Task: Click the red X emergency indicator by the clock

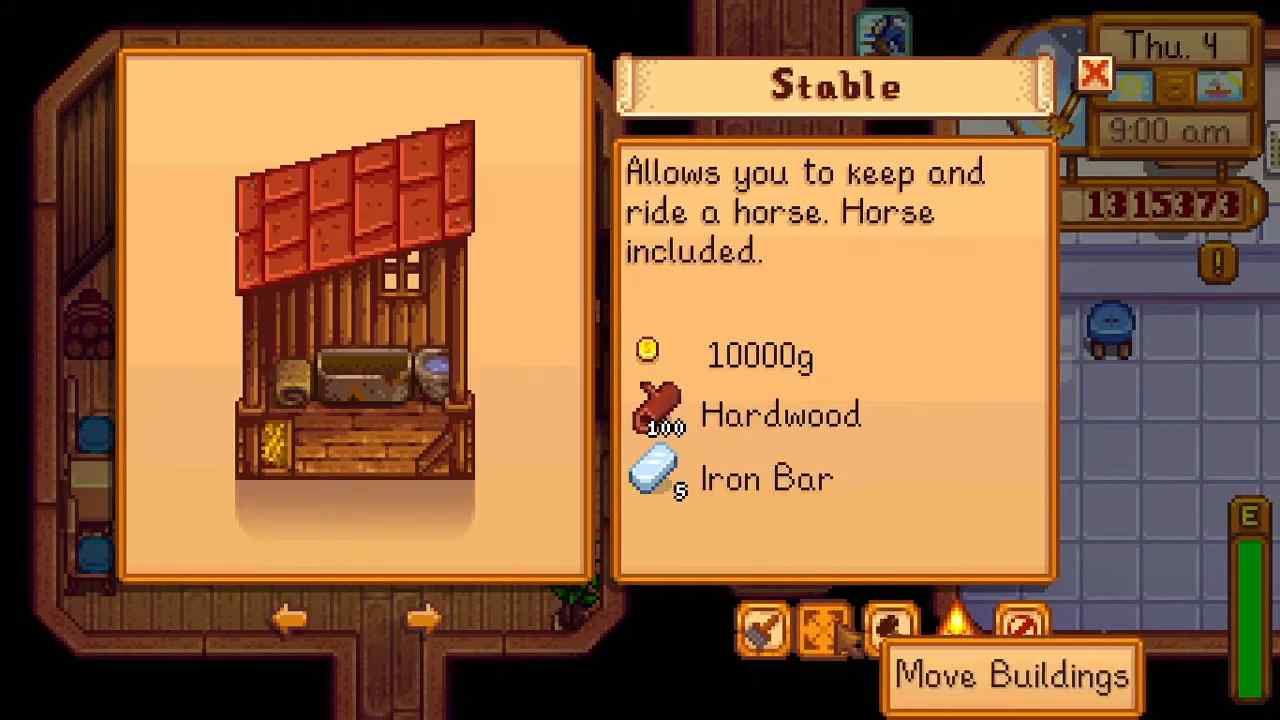Action: point(1093,75)
